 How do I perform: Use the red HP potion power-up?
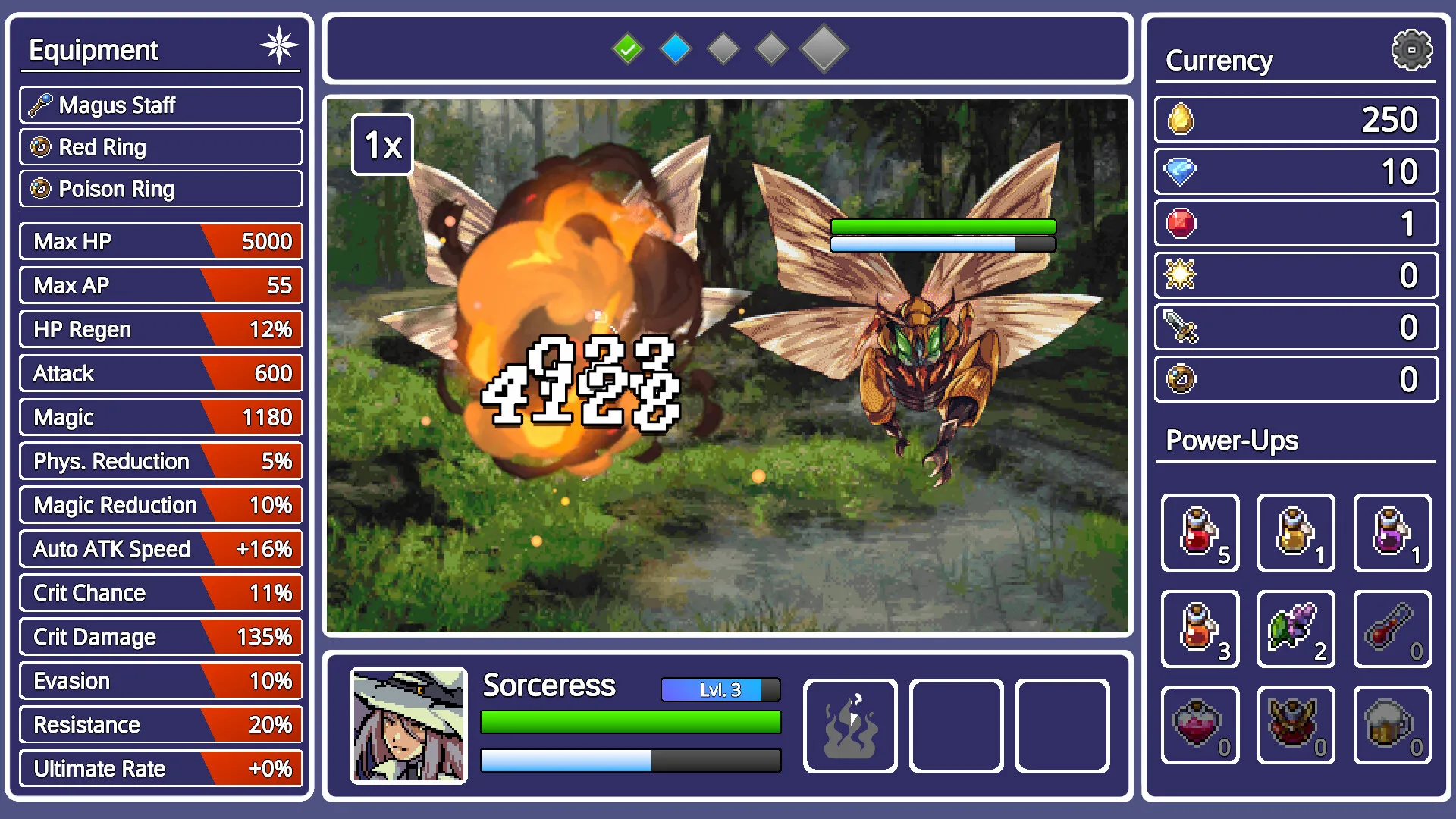pyautogui.click(x=1200, y=533)
